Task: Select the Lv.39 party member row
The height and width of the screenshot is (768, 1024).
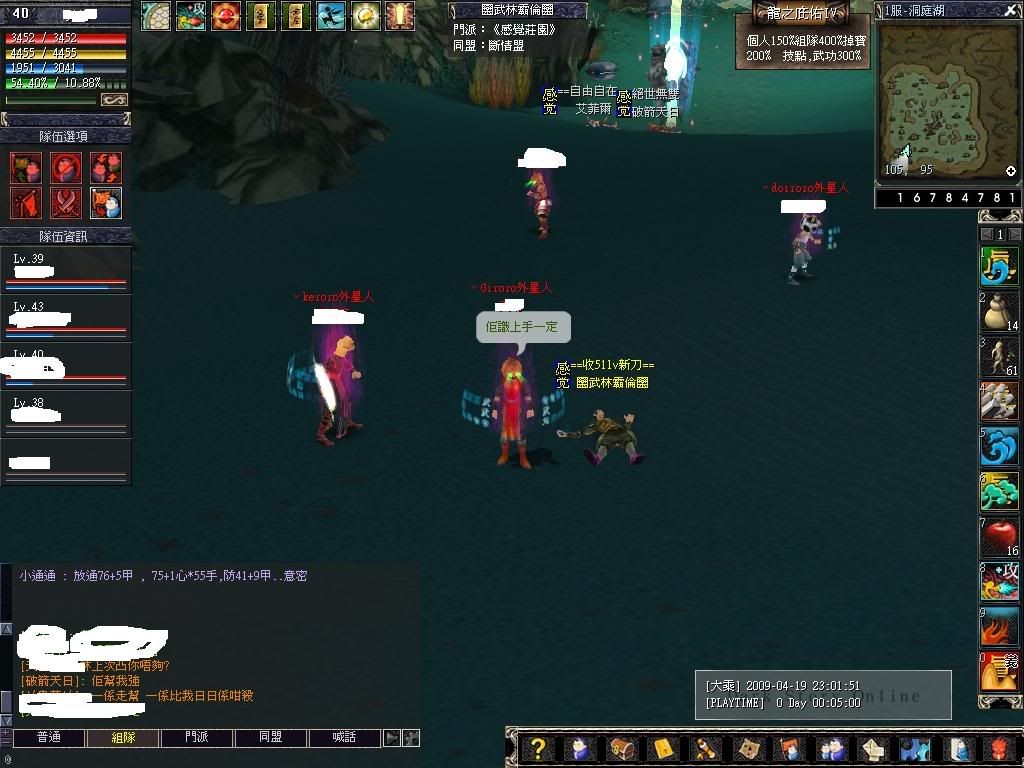Action: (x=66, y=271)
